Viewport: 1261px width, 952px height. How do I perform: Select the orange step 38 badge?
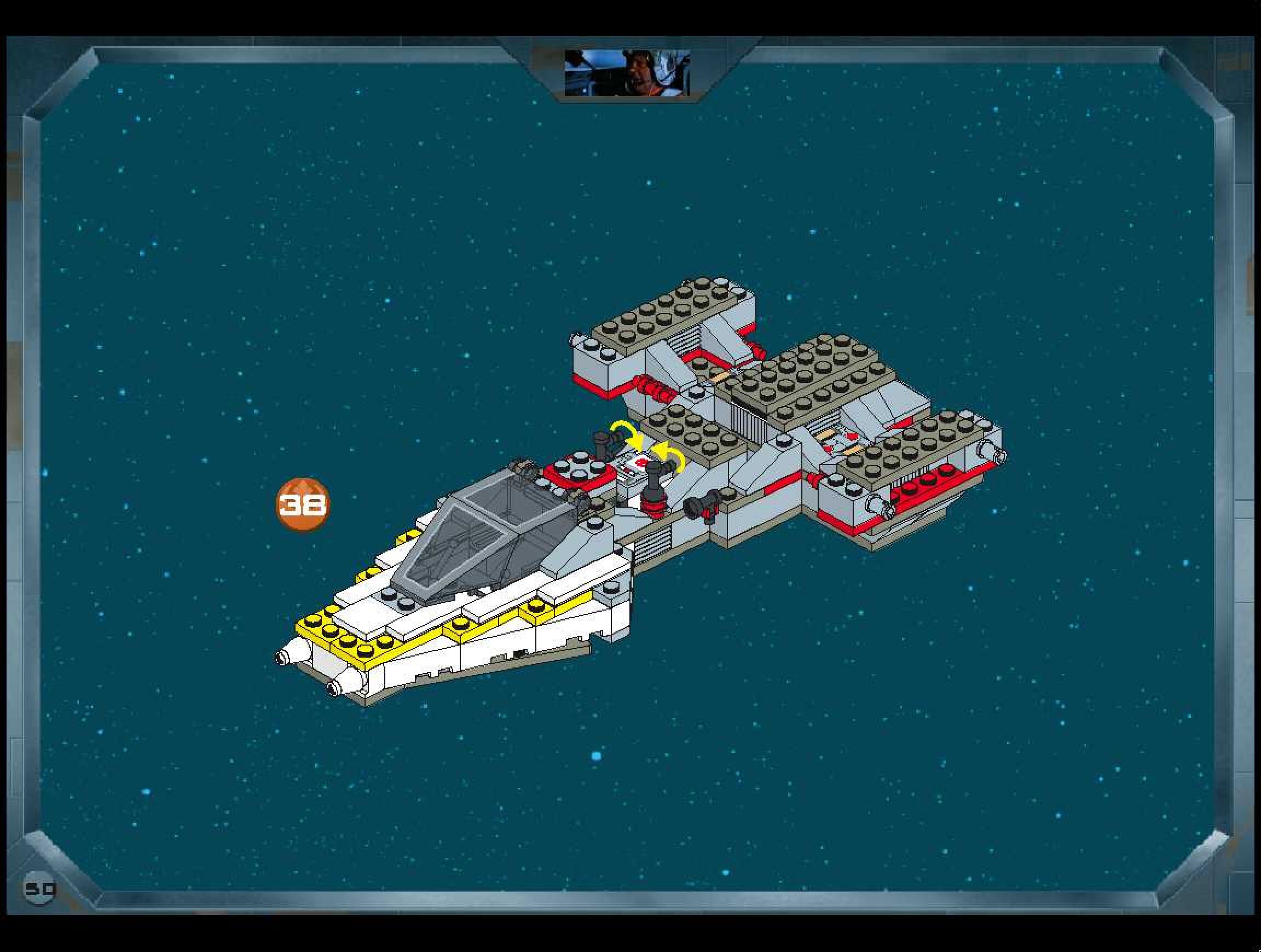[x=303, y=504]
